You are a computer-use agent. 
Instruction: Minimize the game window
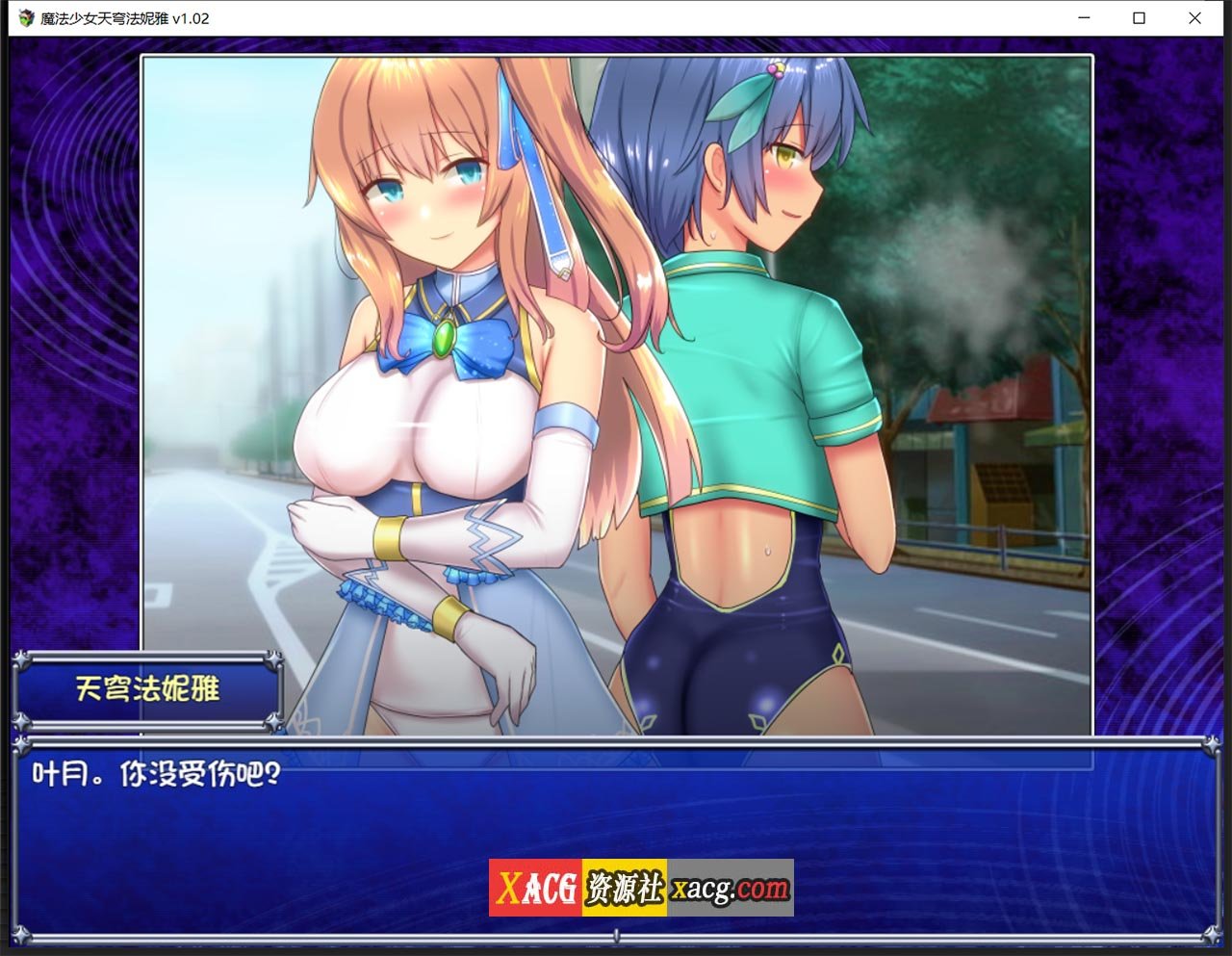[x=1082, y=18]
